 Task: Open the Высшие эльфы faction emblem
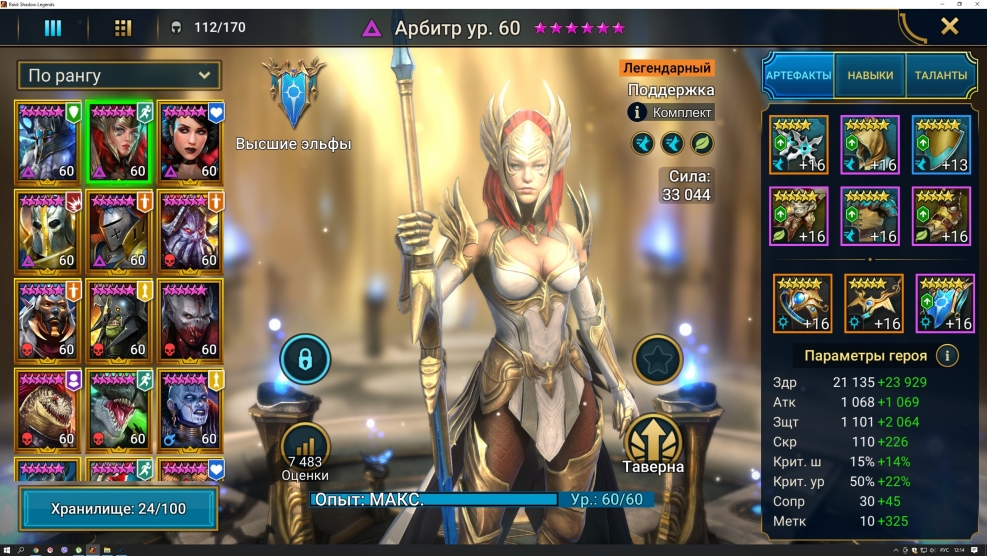click(x=293, y=95)
